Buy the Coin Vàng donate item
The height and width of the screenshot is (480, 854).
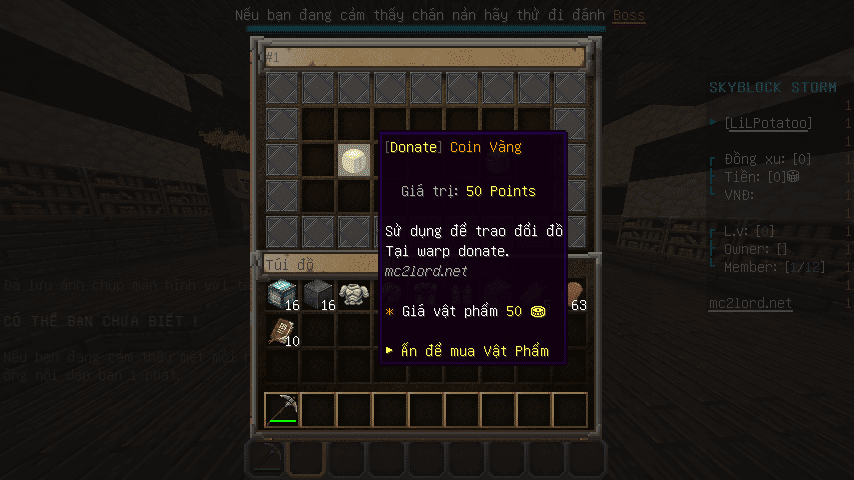[x=354, y=160]
